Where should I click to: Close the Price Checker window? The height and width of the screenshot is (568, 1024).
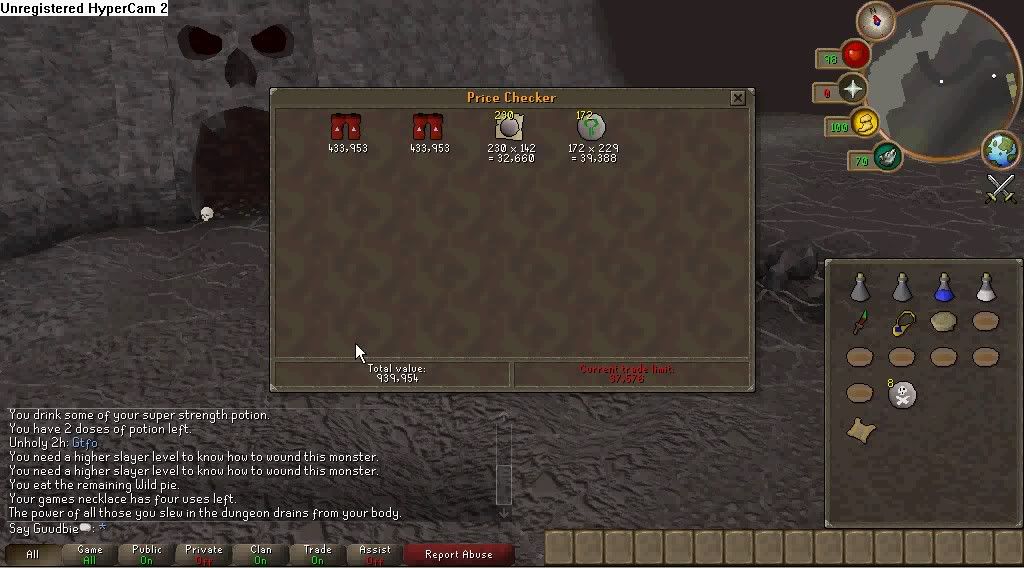737,98
